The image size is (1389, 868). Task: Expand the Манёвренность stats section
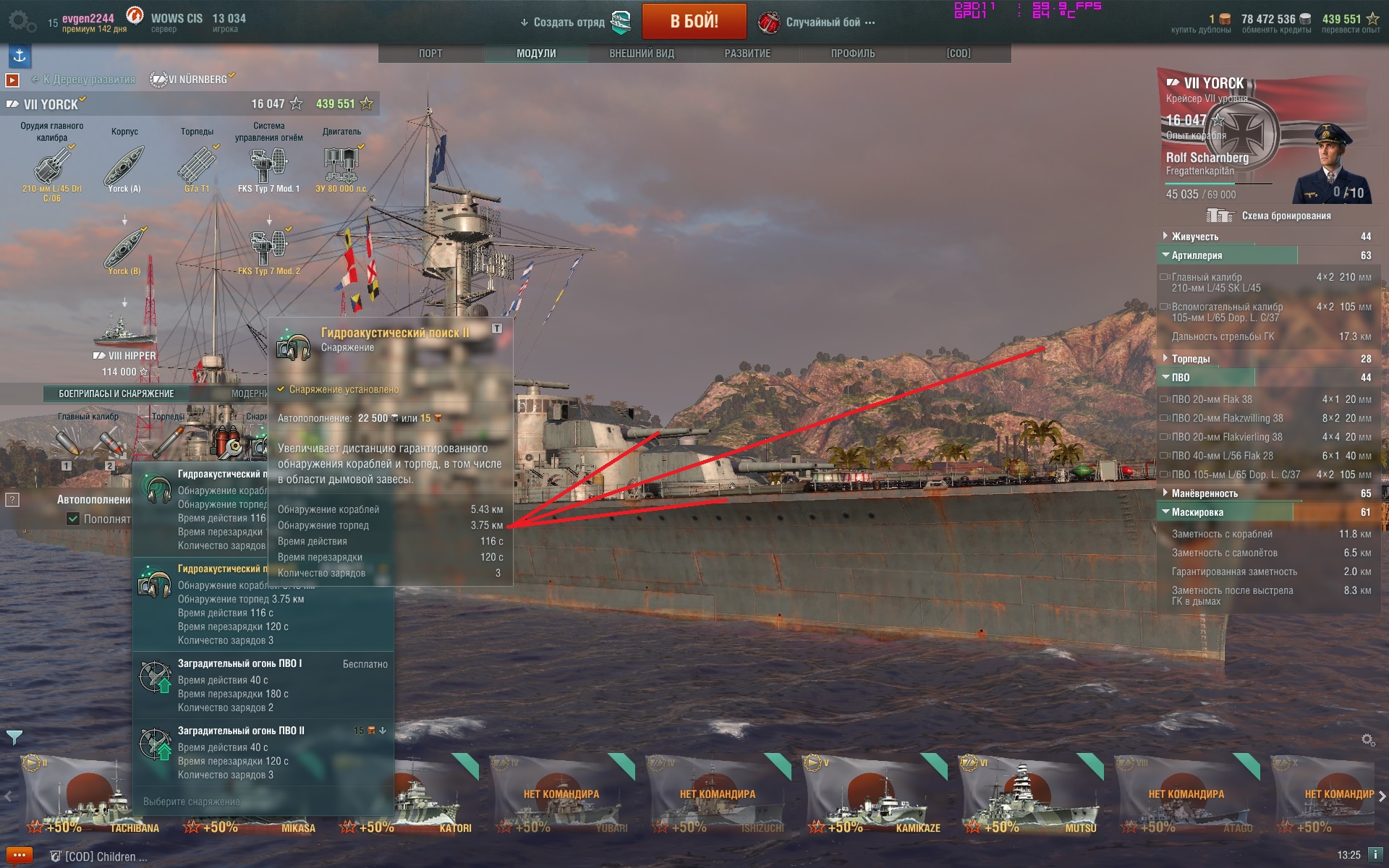(x=1205, y=493)
